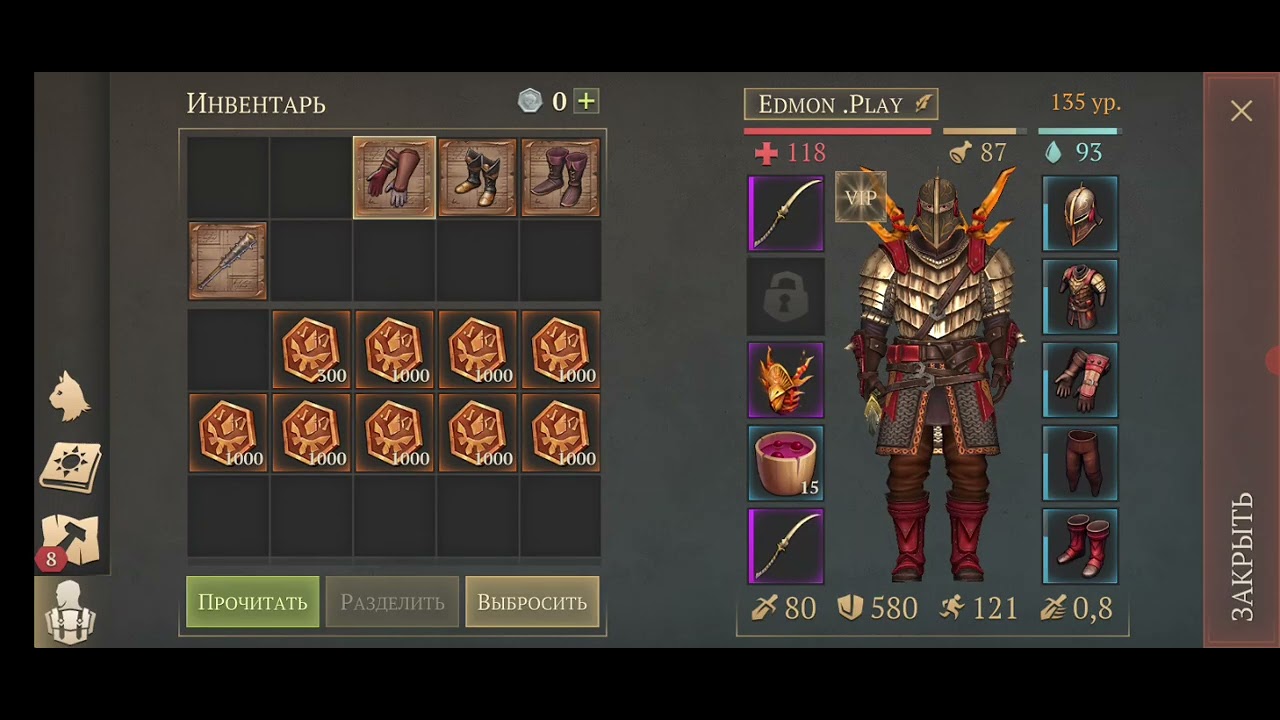The height and width of the screenshot is (720, 1280).
Task: Select the red gloves recipe in inventory
Action: (394, 177)
